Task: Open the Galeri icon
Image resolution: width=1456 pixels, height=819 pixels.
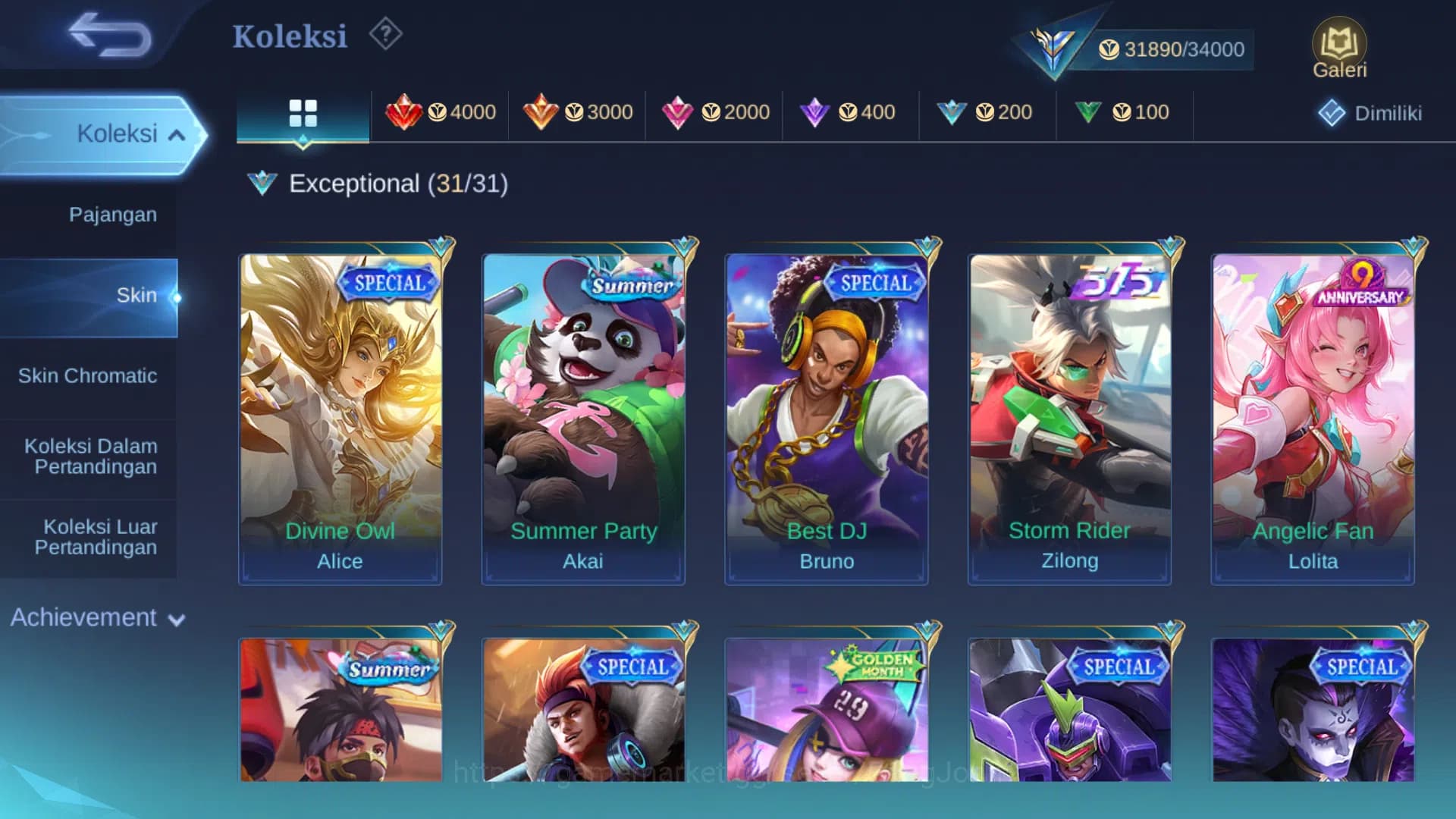Action: coord(1341,42)
